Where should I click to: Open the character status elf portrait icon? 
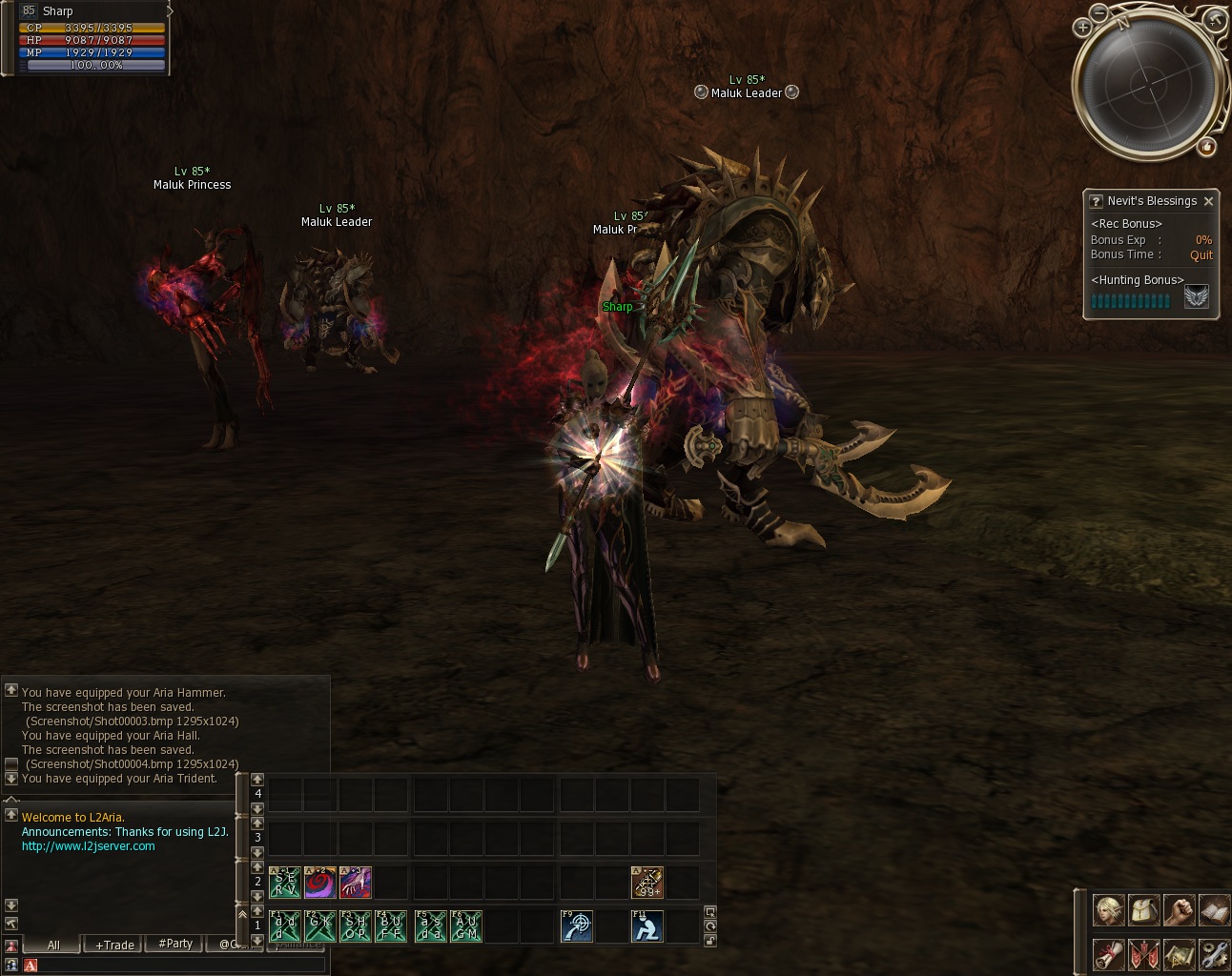pos(1107,911)
